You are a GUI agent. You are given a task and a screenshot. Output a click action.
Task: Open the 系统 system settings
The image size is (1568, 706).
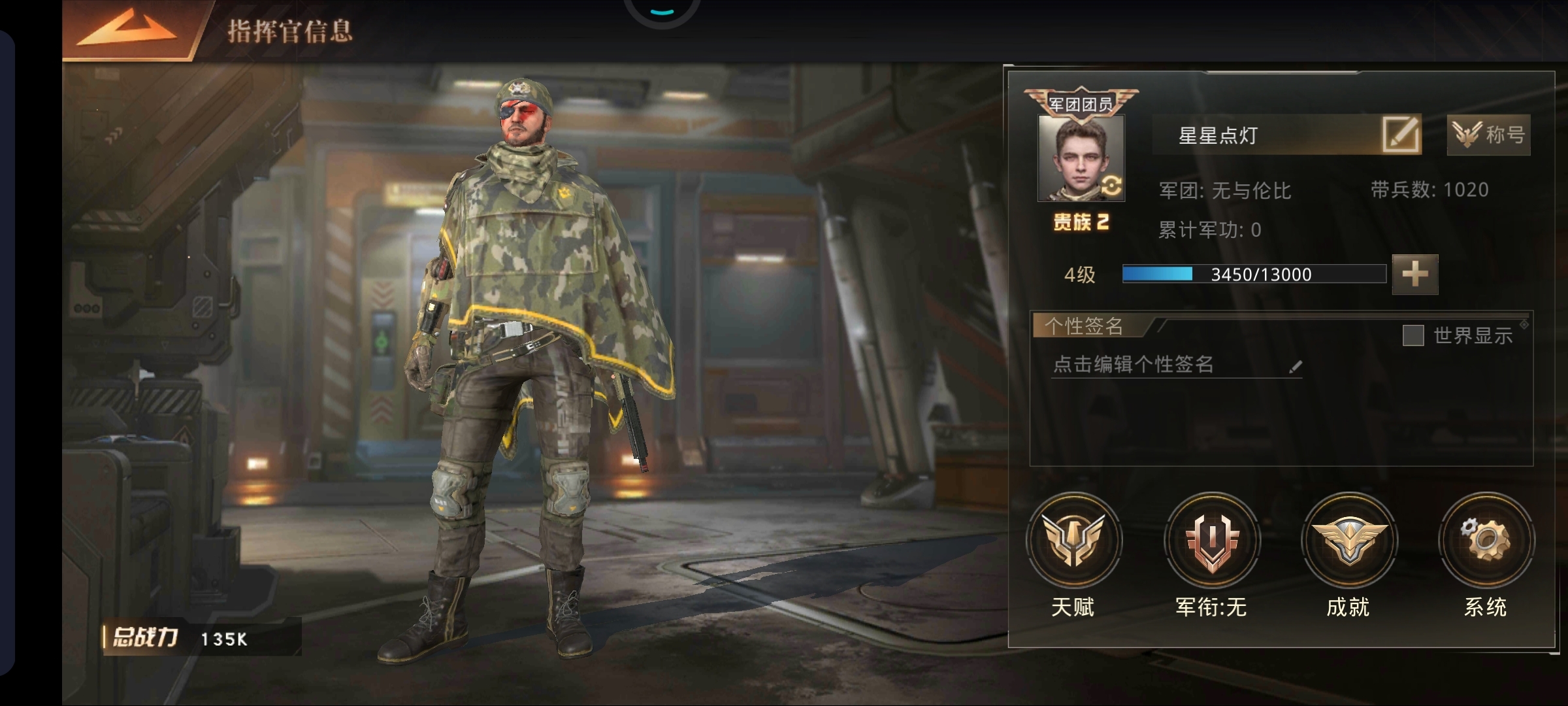tap(1486, 540)
